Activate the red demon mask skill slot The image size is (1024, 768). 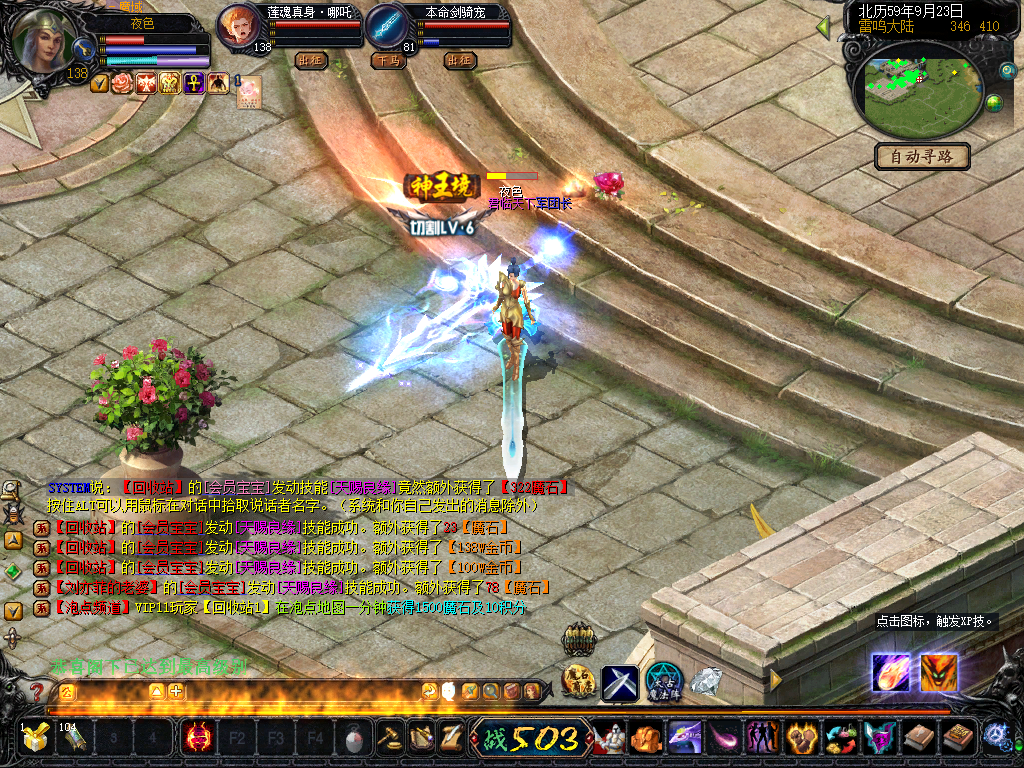tap(196, 739)
